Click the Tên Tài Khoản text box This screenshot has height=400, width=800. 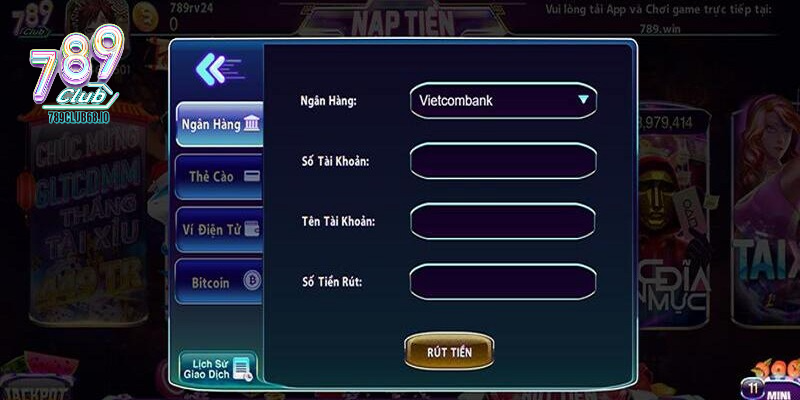click(x=503, y=221)
